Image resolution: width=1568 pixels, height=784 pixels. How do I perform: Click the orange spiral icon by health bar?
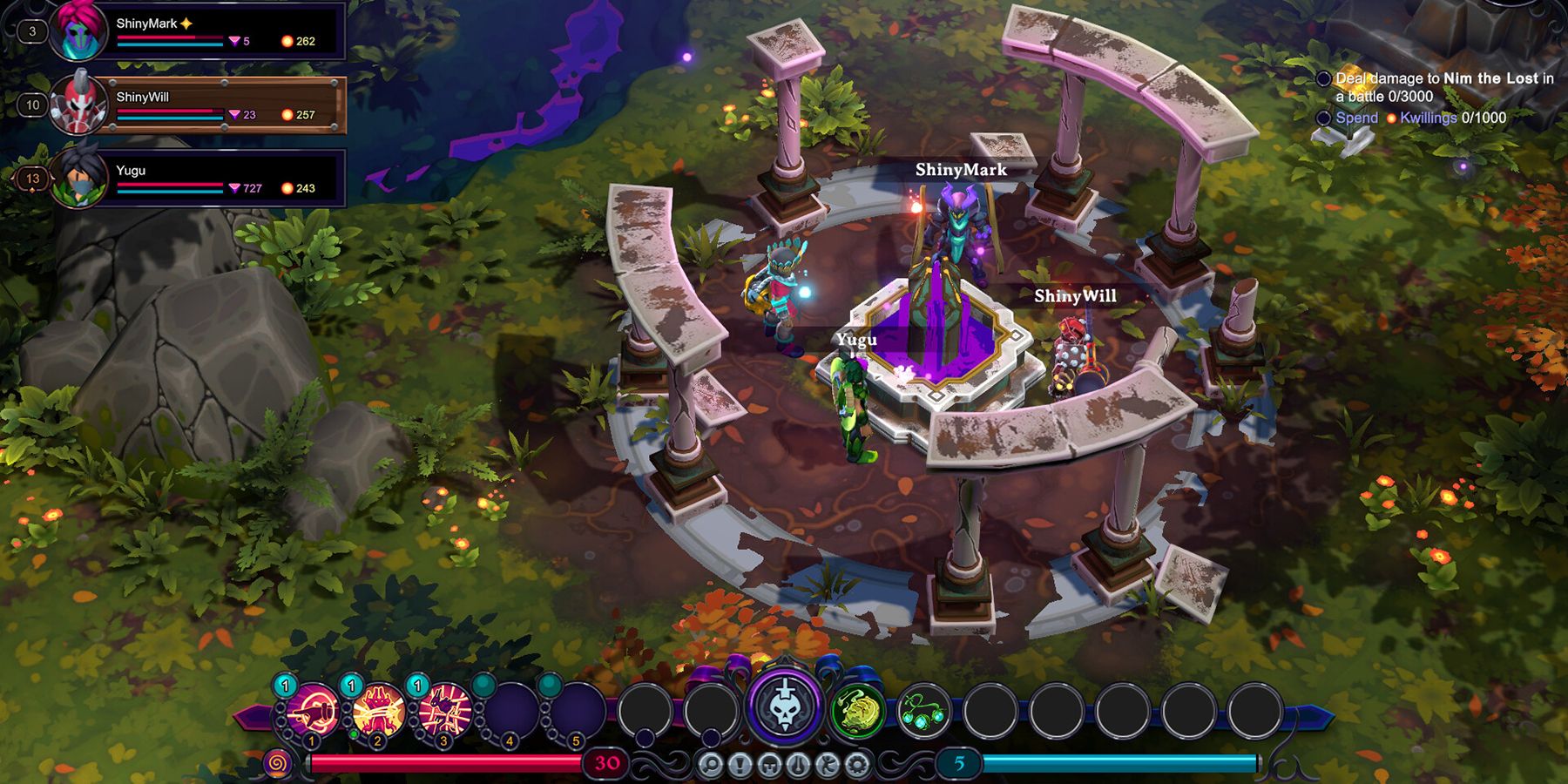click(x=277, y=764)
